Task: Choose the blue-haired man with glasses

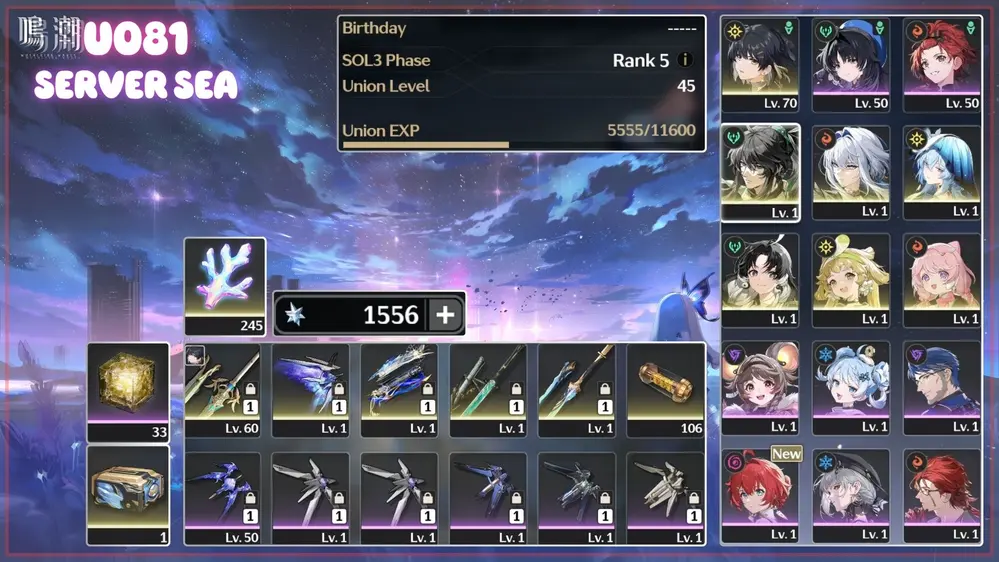Action: tap(941, 386)
